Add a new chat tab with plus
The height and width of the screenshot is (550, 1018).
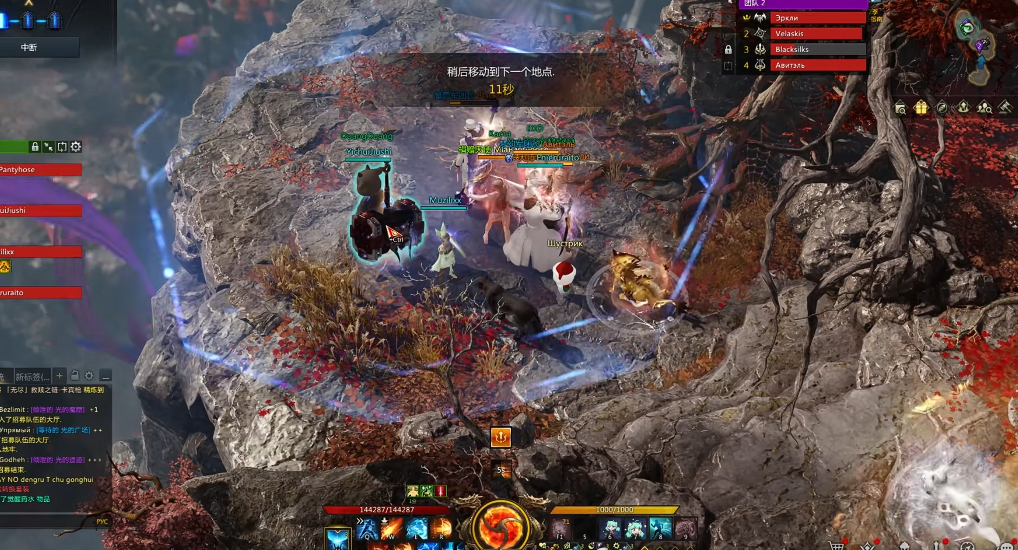(x=59, y=376)
